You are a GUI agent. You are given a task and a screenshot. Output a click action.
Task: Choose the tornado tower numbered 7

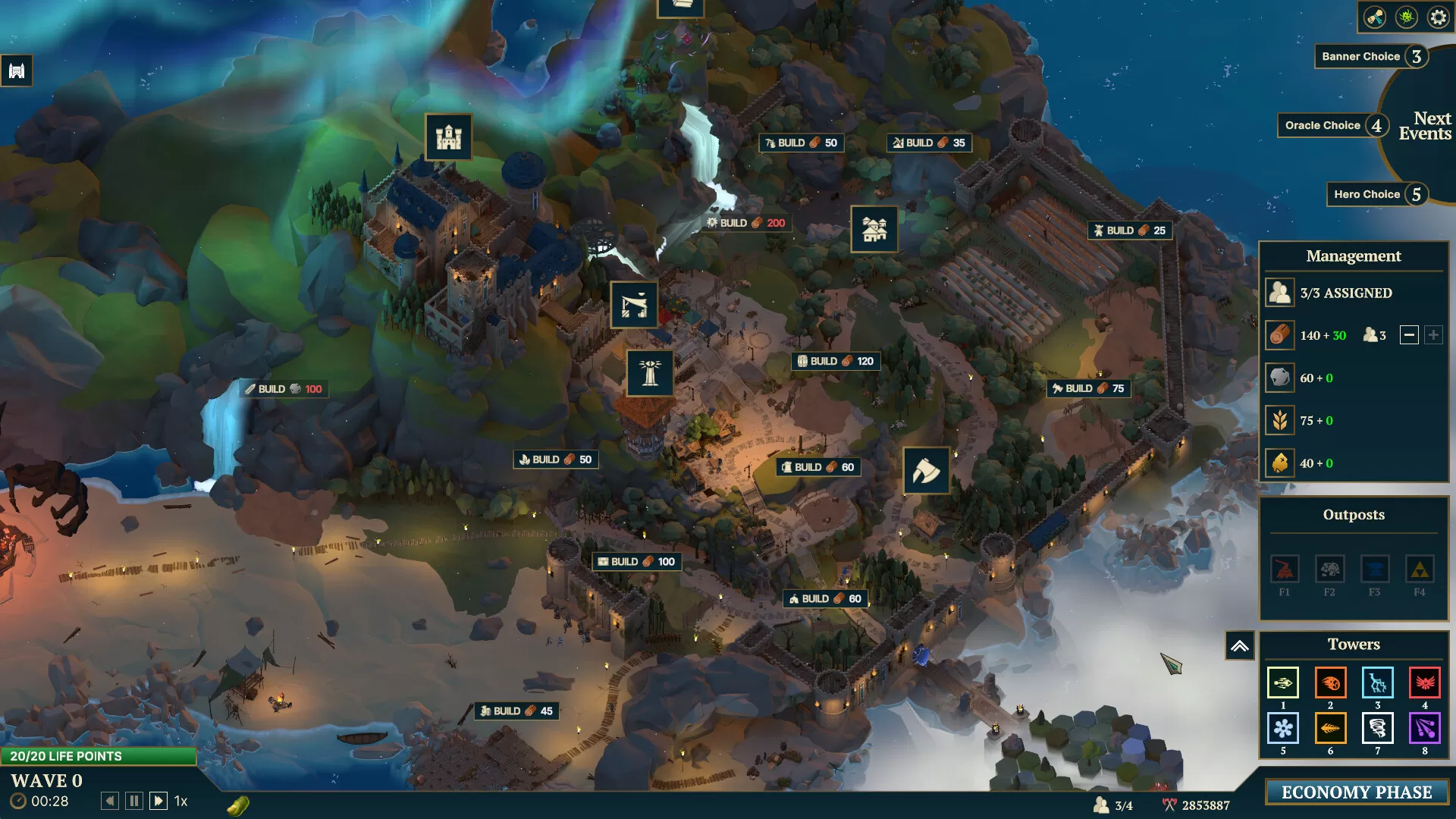click(1378, 729)
